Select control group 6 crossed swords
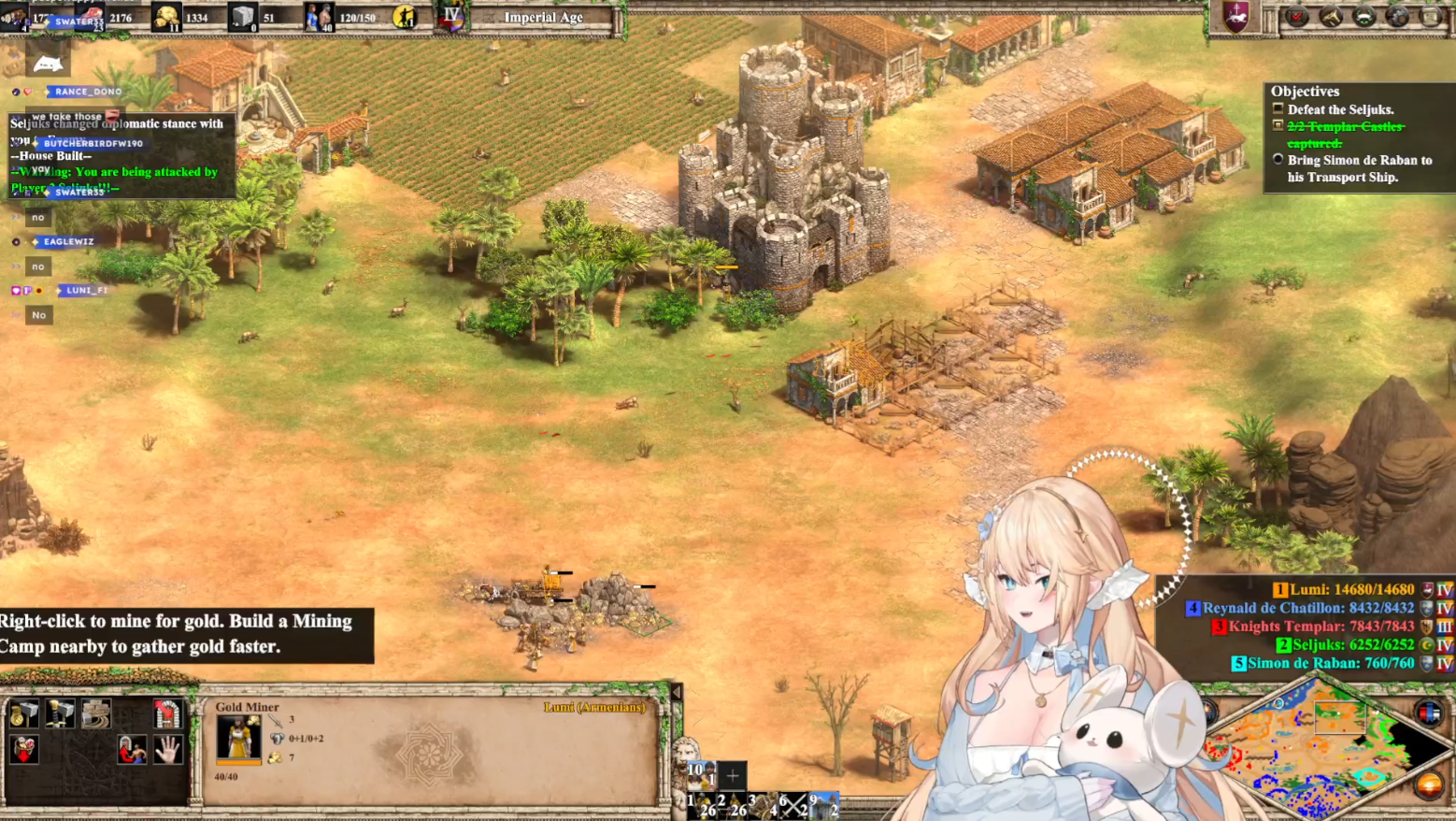The image size is (1456, 821). click(792, 804)
